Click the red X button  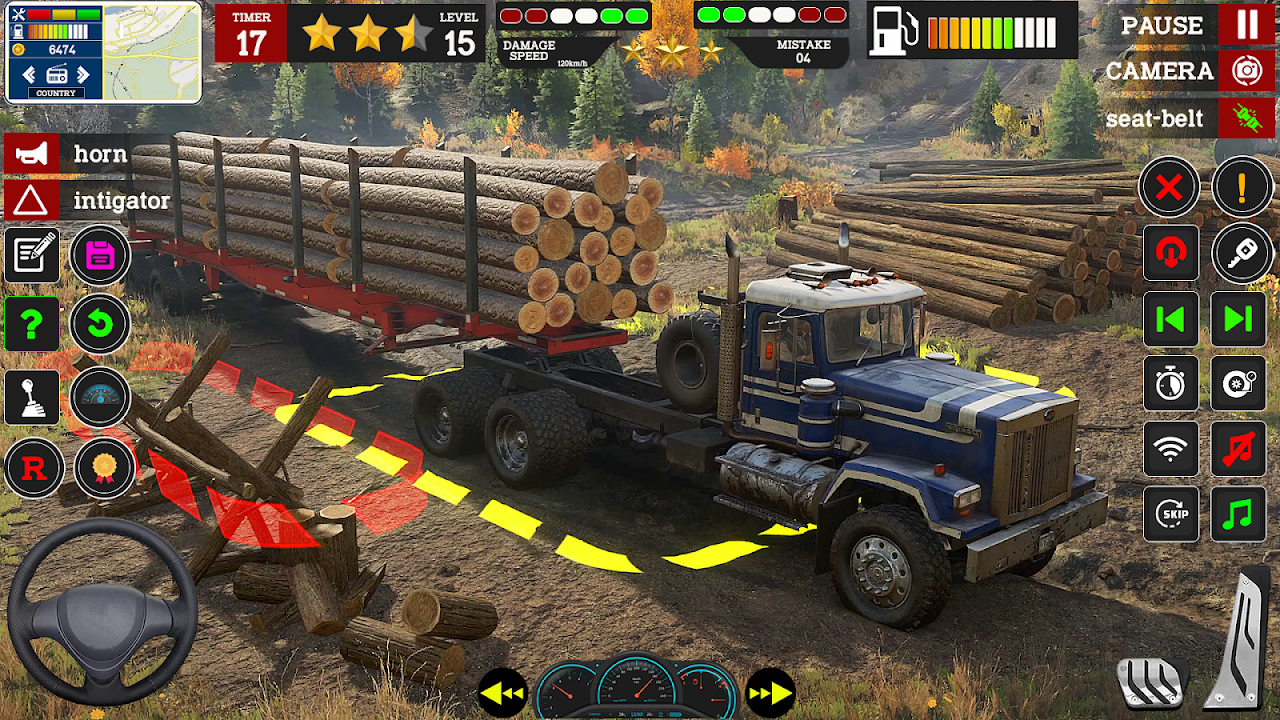pos(1169,187)
